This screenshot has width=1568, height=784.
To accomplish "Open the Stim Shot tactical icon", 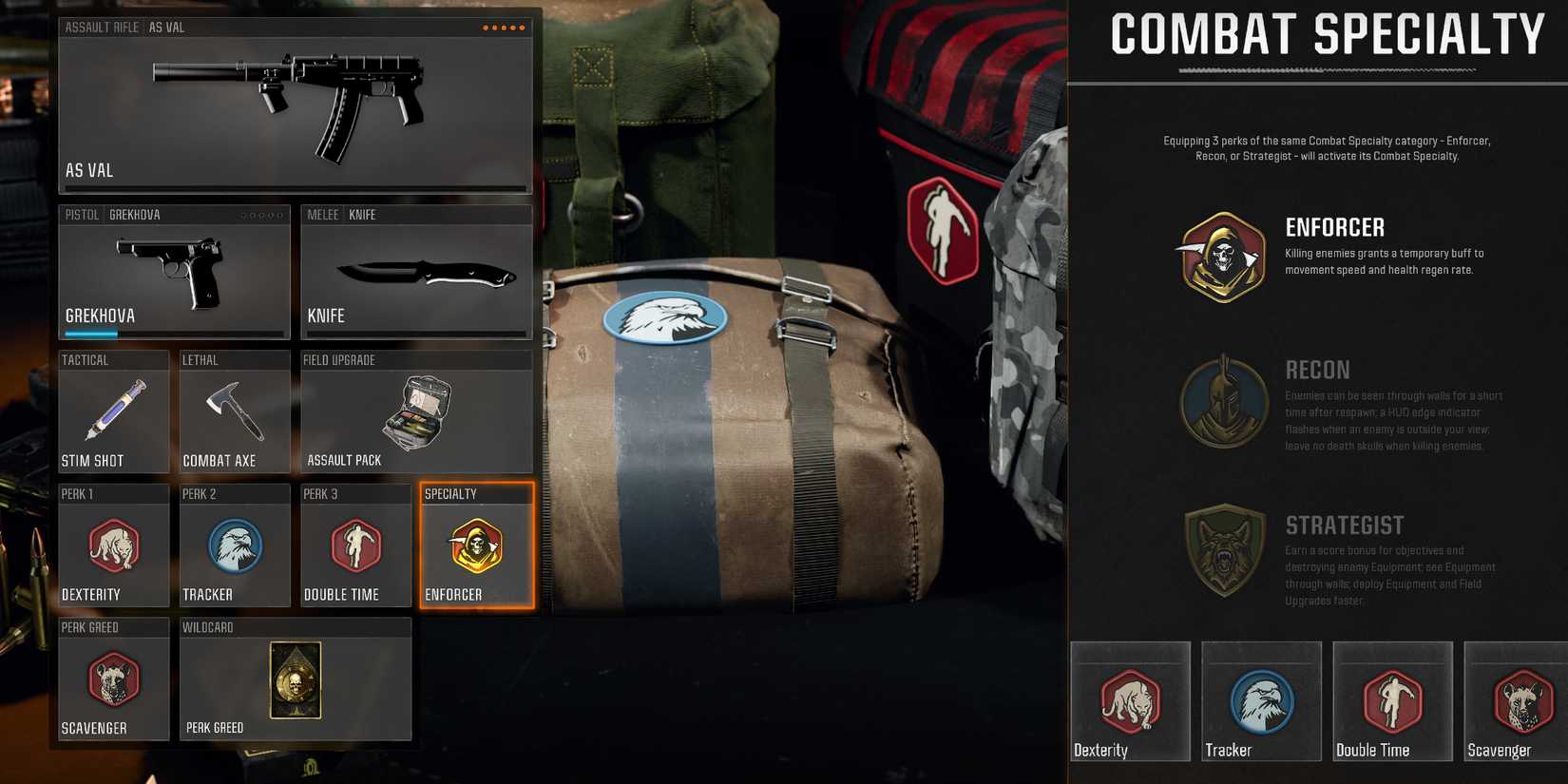I will click(x=114, y=411).
